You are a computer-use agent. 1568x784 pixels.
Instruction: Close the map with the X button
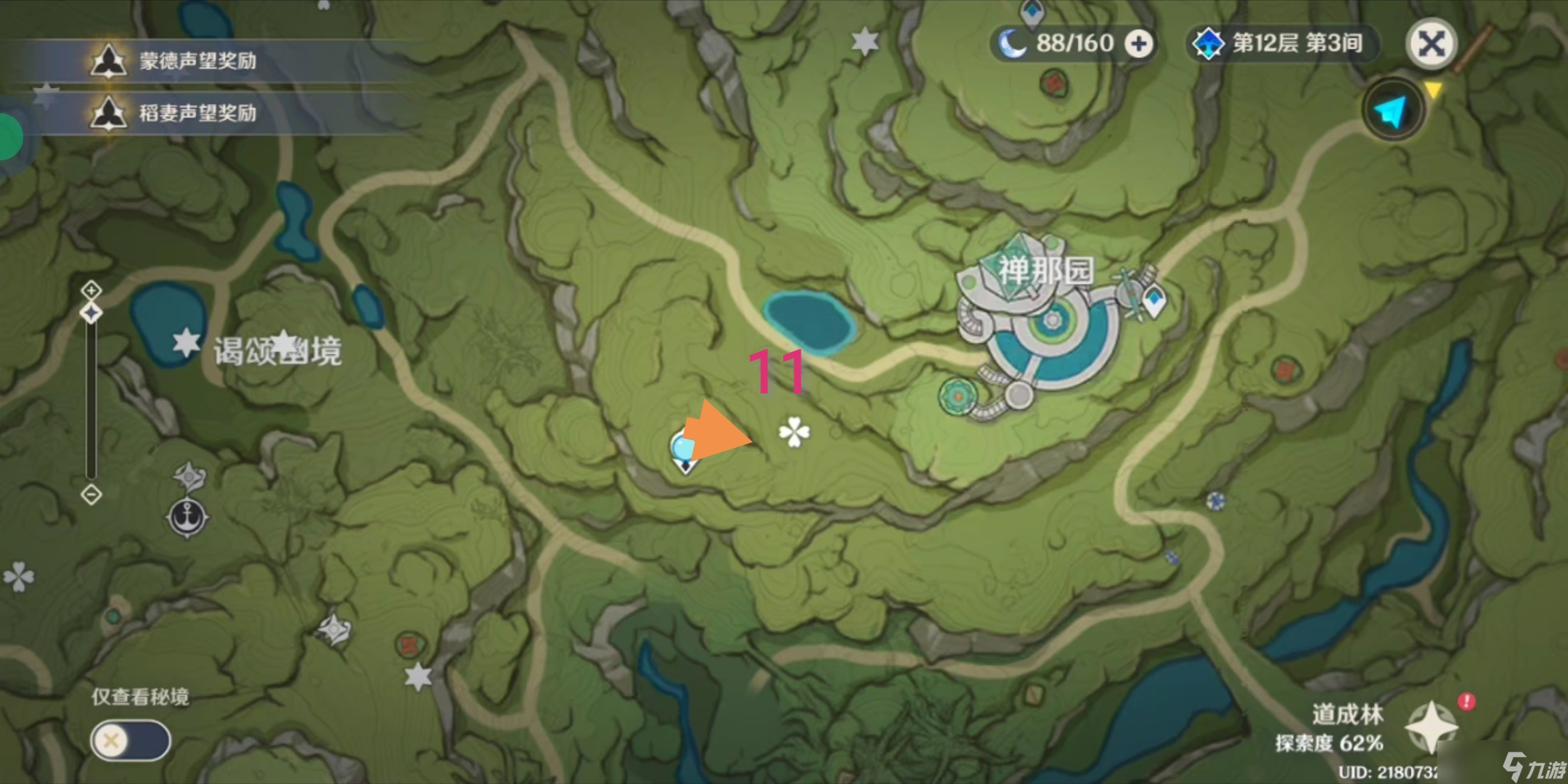1431,44
